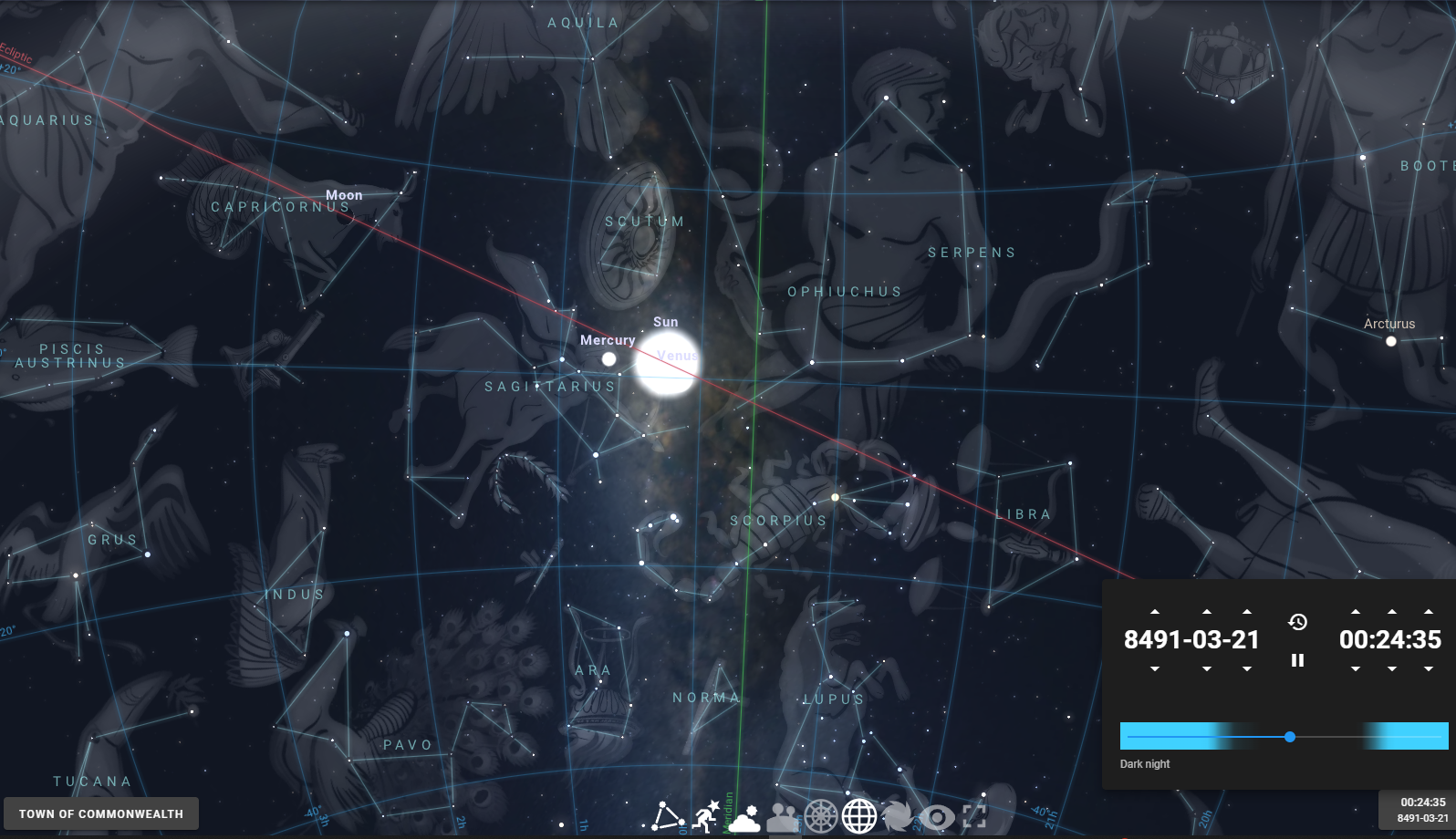This screenshot has height=839, width=1456.
Task: Toggle the deep sky objects galaxy icon
Action: coord(898,816)
